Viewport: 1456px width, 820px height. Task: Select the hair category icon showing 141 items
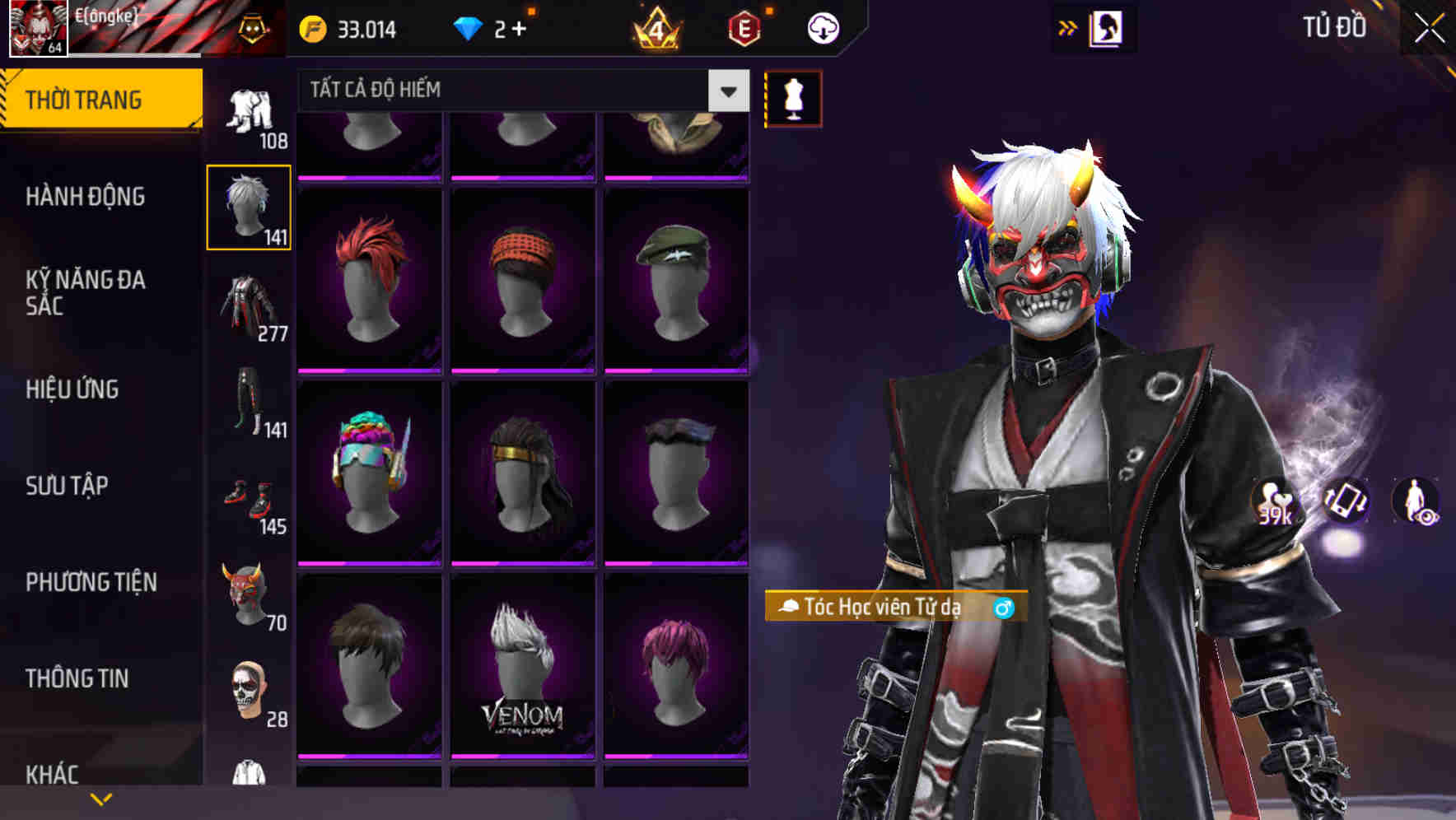pos(248,206)
